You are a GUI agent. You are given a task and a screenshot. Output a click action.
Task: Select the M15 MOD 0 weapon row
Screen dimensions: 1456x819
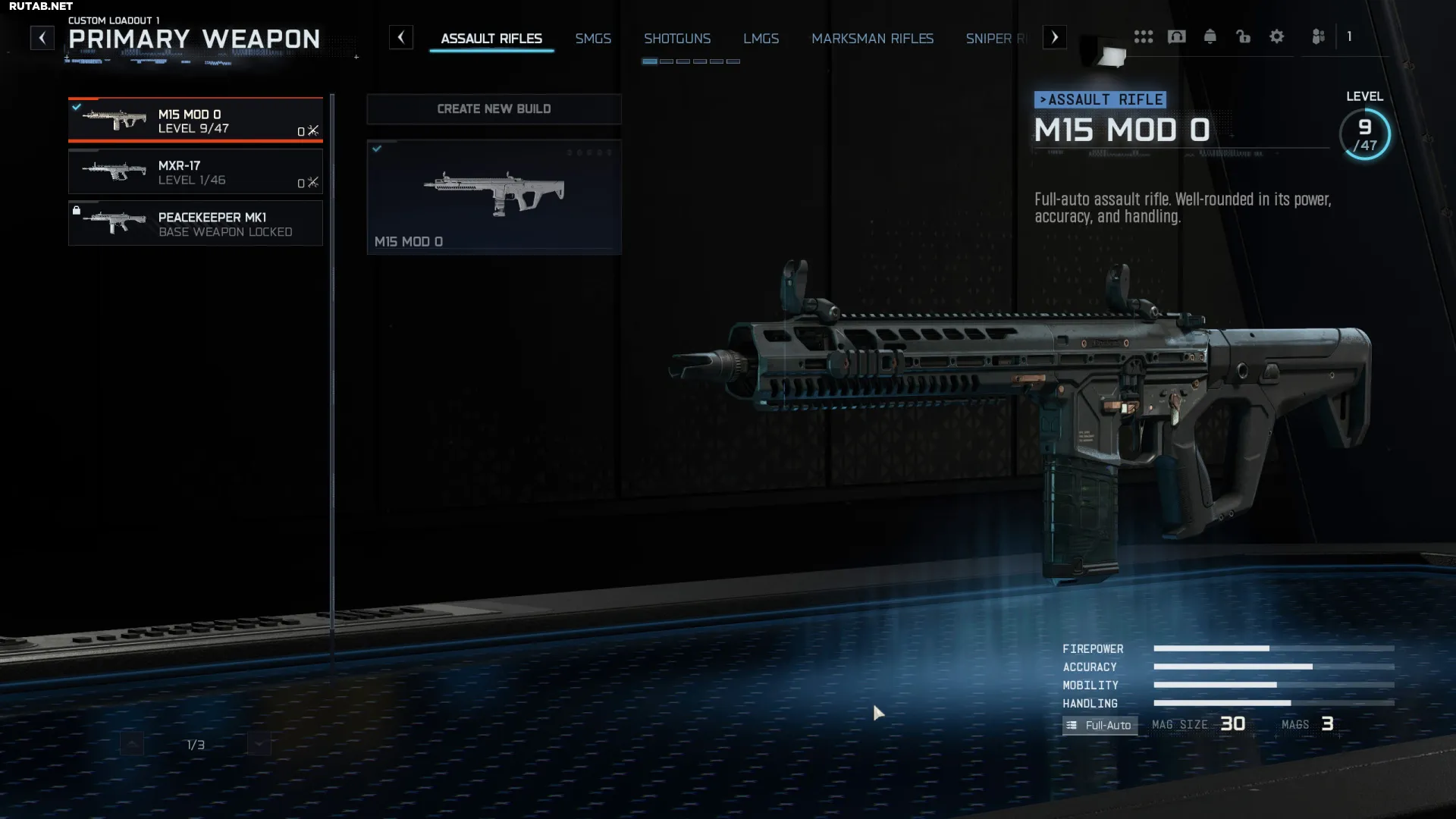point(196,121)
